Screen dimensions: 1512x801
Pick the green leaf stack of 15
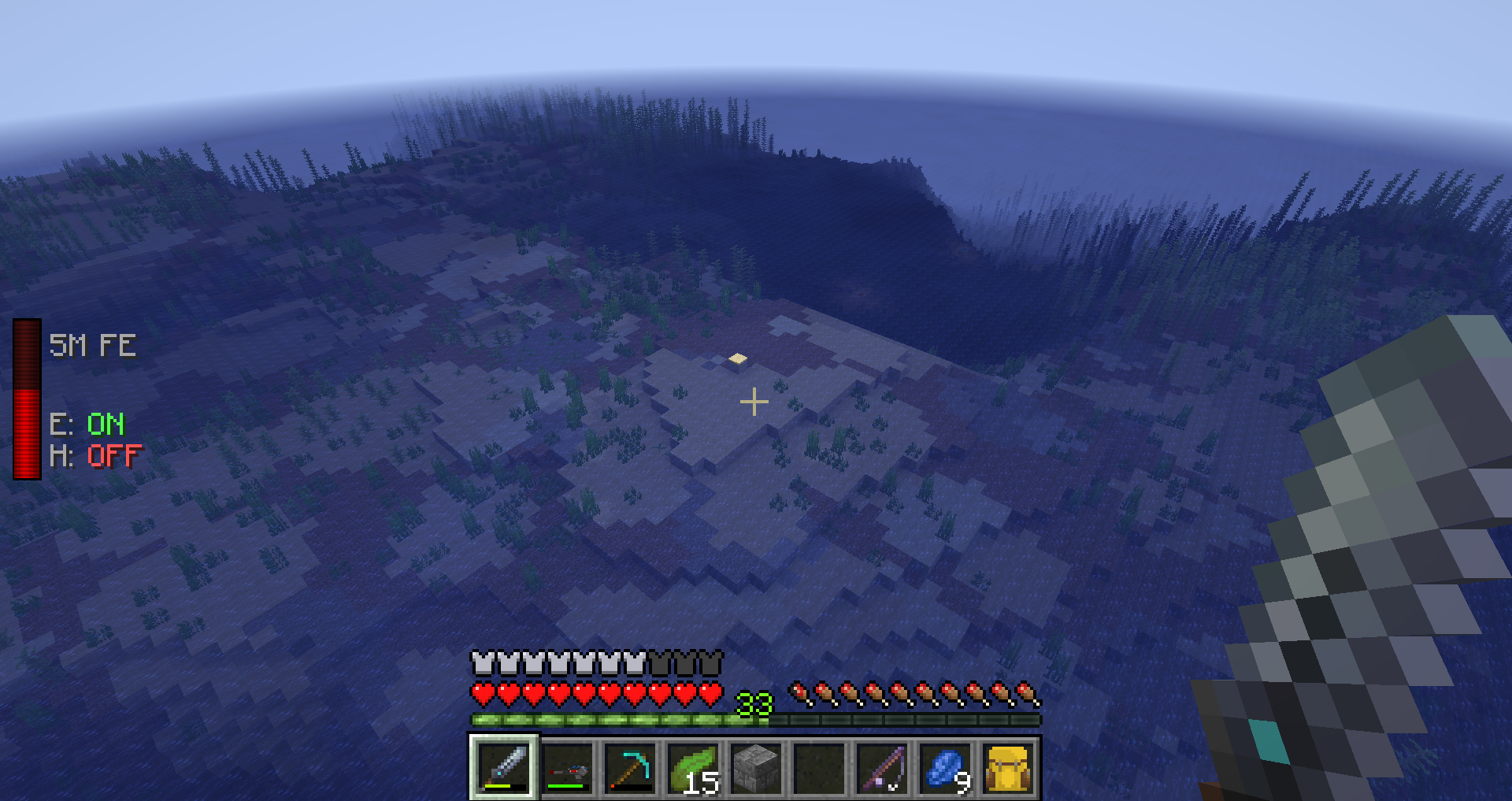pyautogui.click(x=693, y=767)
